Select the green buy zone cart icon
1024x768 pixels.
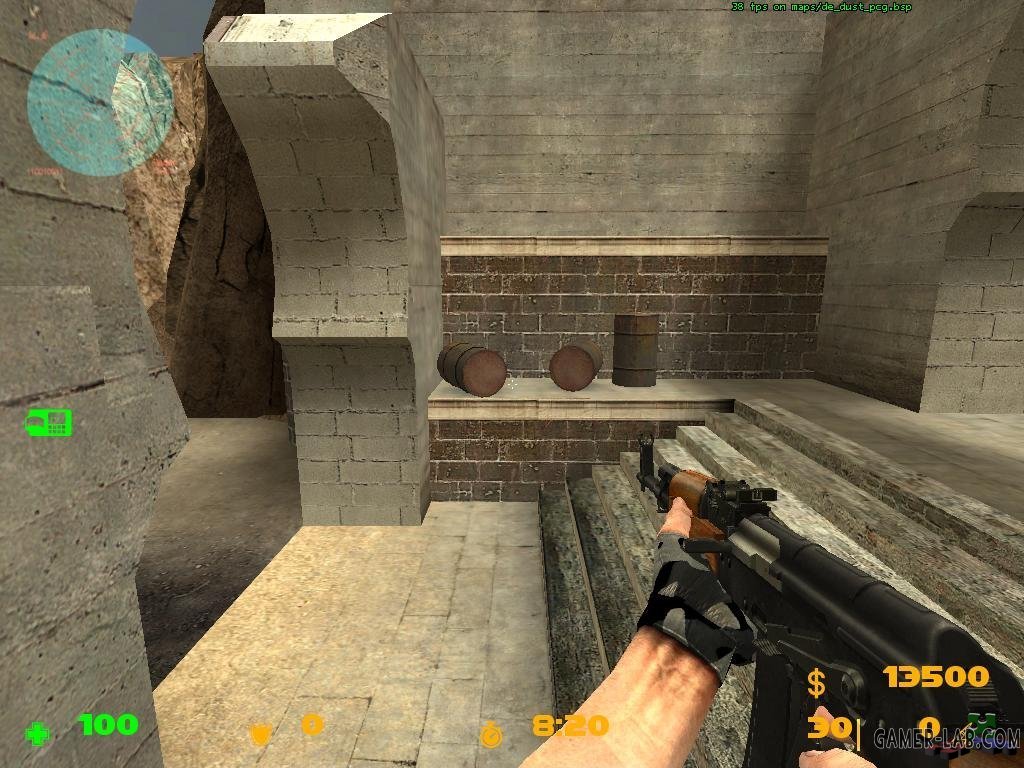[49, 422]
